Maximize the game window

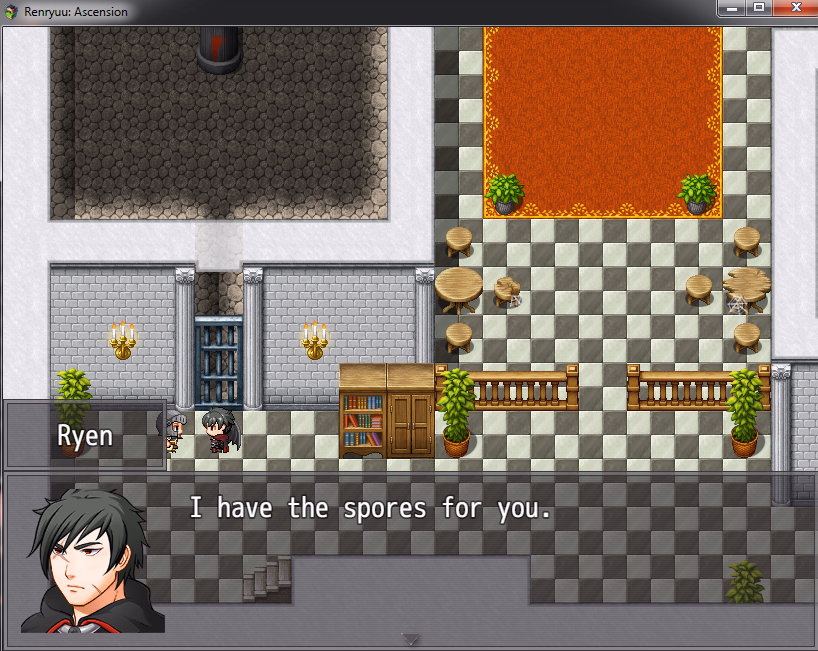[758, 8]
